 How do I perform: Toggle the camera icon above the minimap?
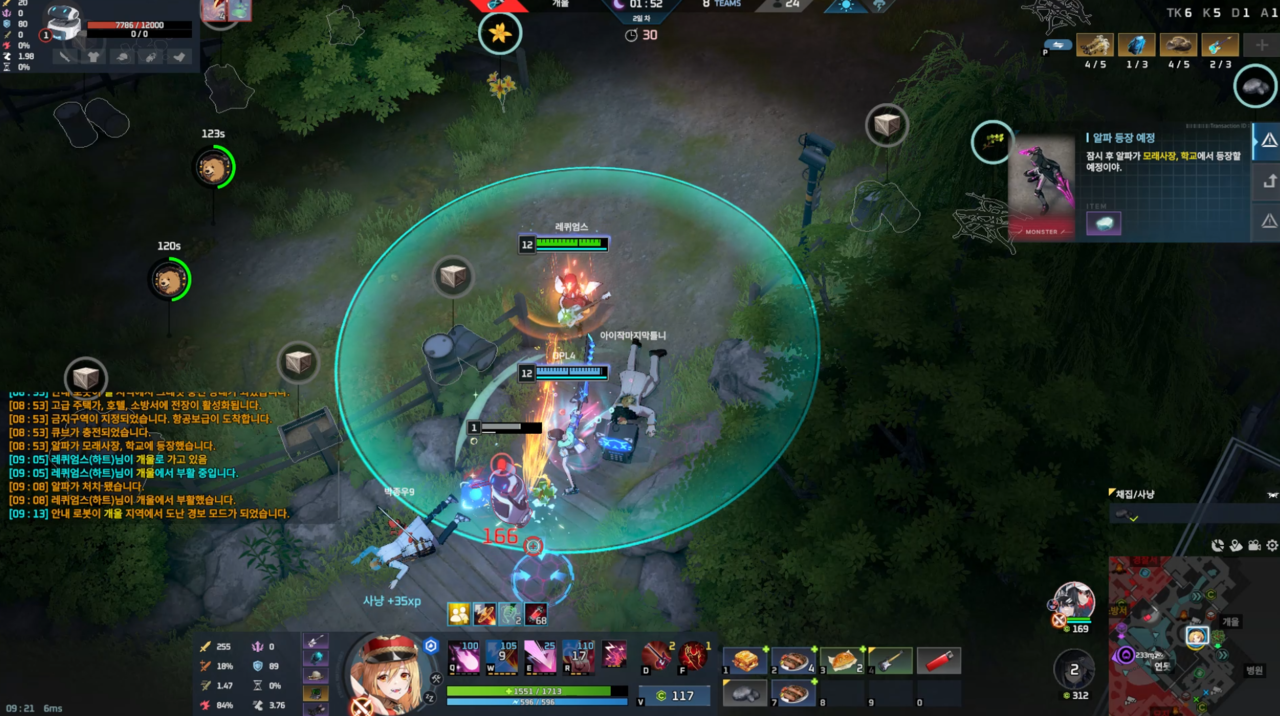pyautogui.click(x=1254, y=545)
